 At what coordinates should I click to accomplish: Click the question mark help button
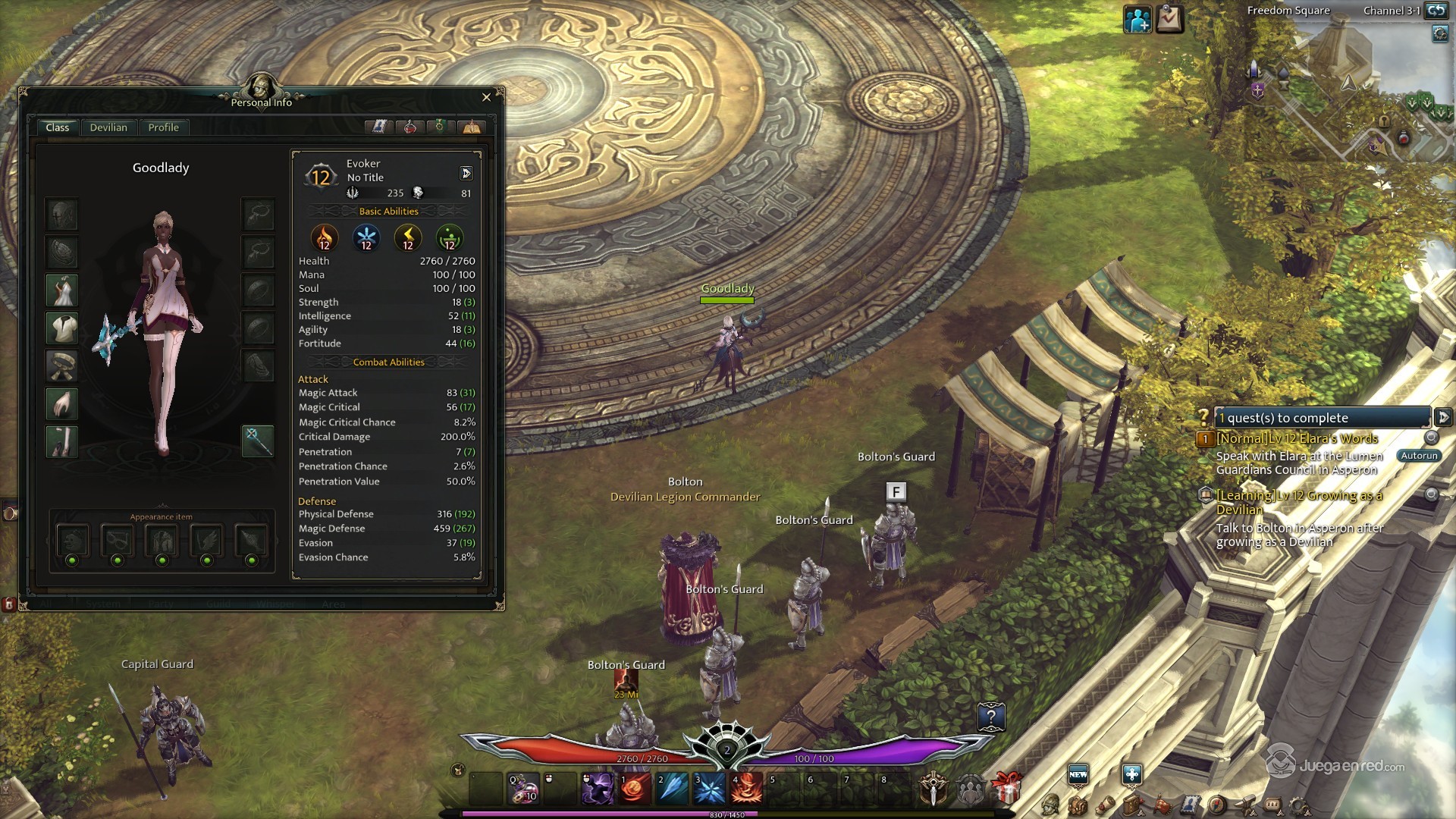(x=990, y=717)
